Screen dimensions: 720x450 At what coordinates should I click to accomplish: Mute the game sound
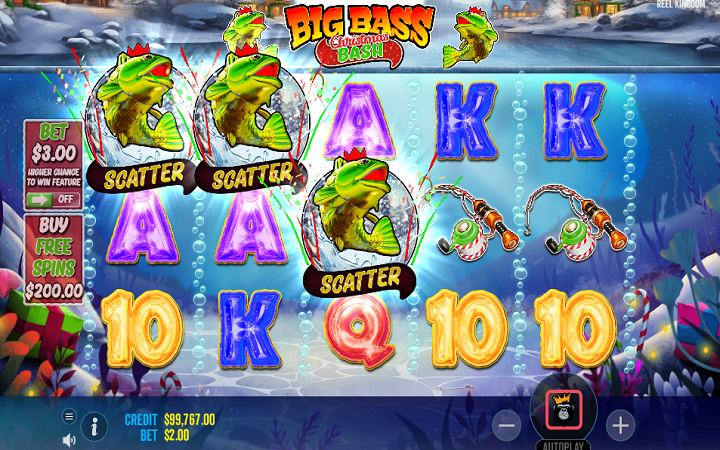click(x=69, y=439)
